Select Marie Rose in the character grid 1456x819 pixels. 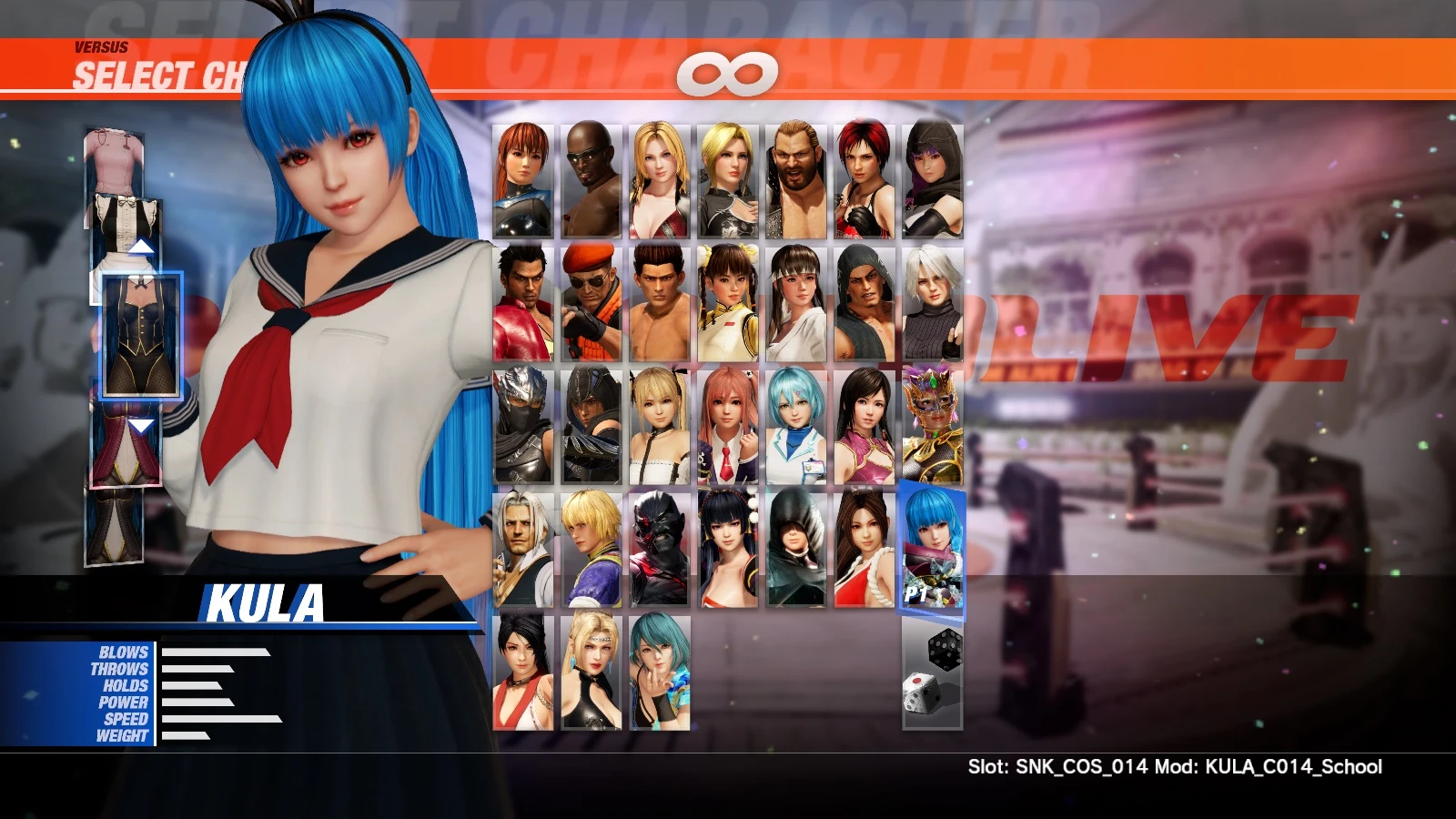tap(660, 428)
